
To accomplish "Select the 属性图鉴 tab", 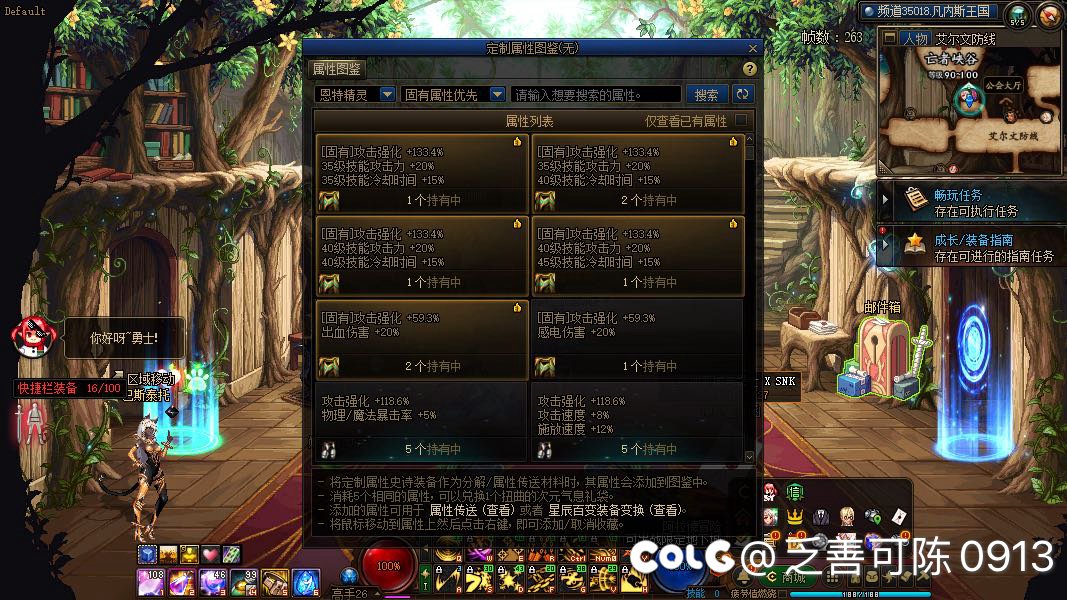I will (x=338, y=69).
